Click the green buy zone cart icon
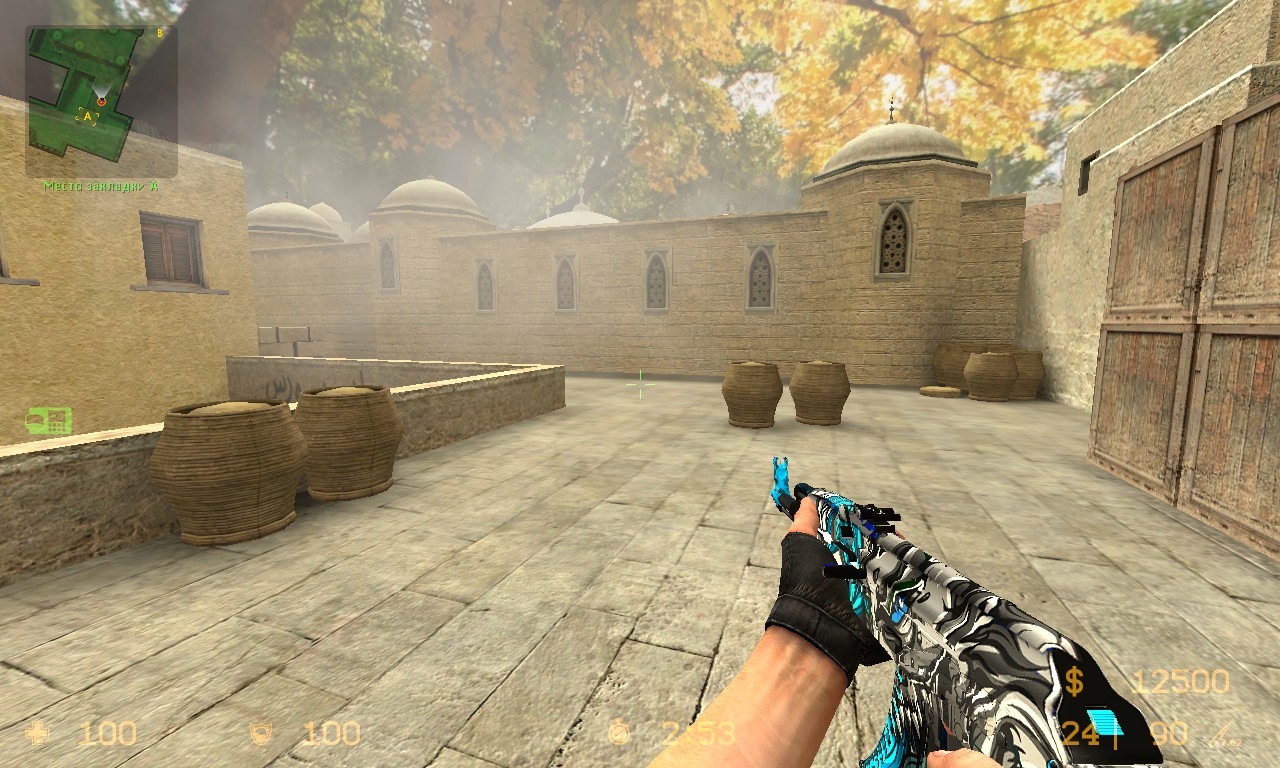 (x=48, y=421)
